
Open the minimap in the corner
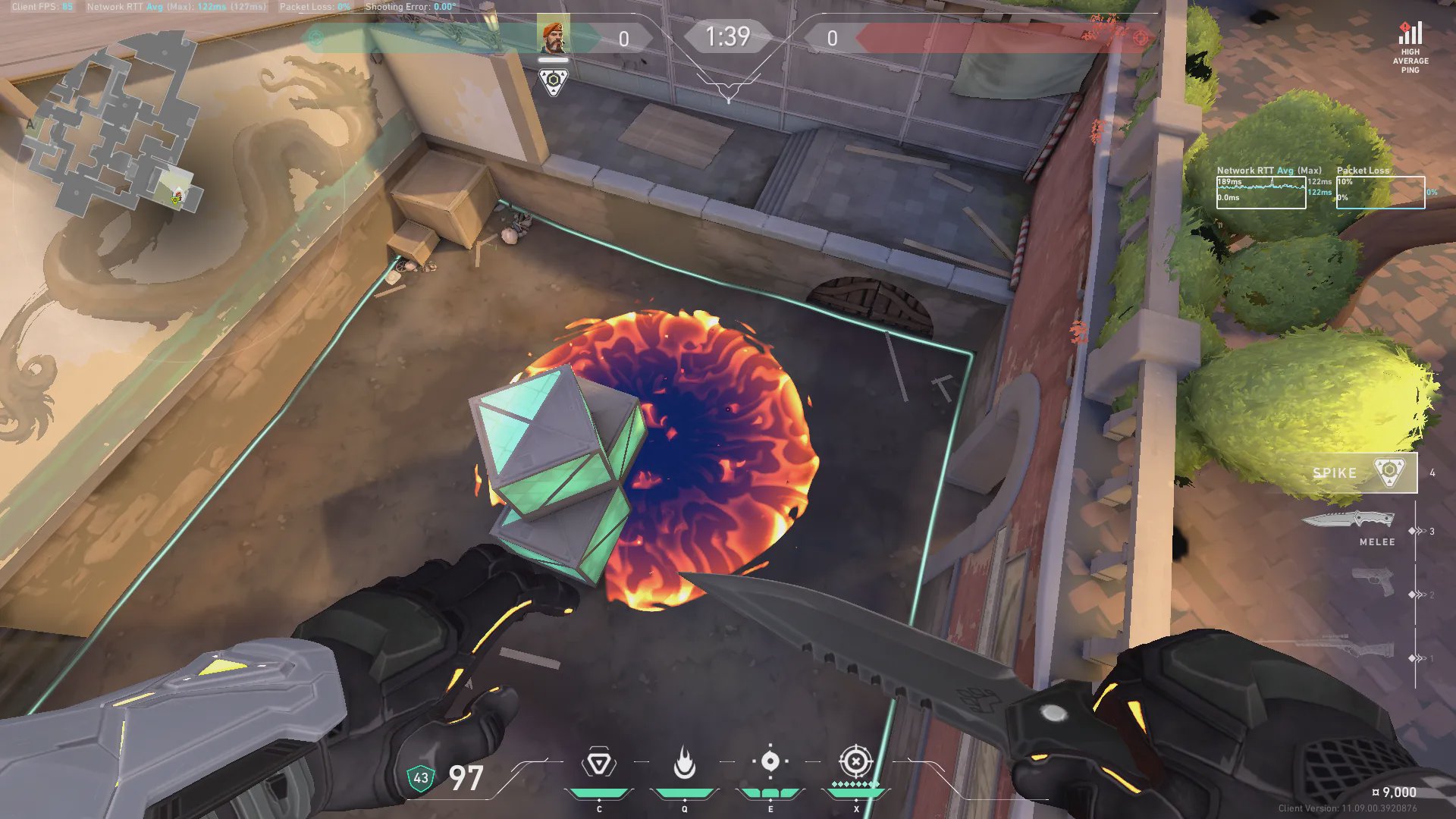(114, 129)
